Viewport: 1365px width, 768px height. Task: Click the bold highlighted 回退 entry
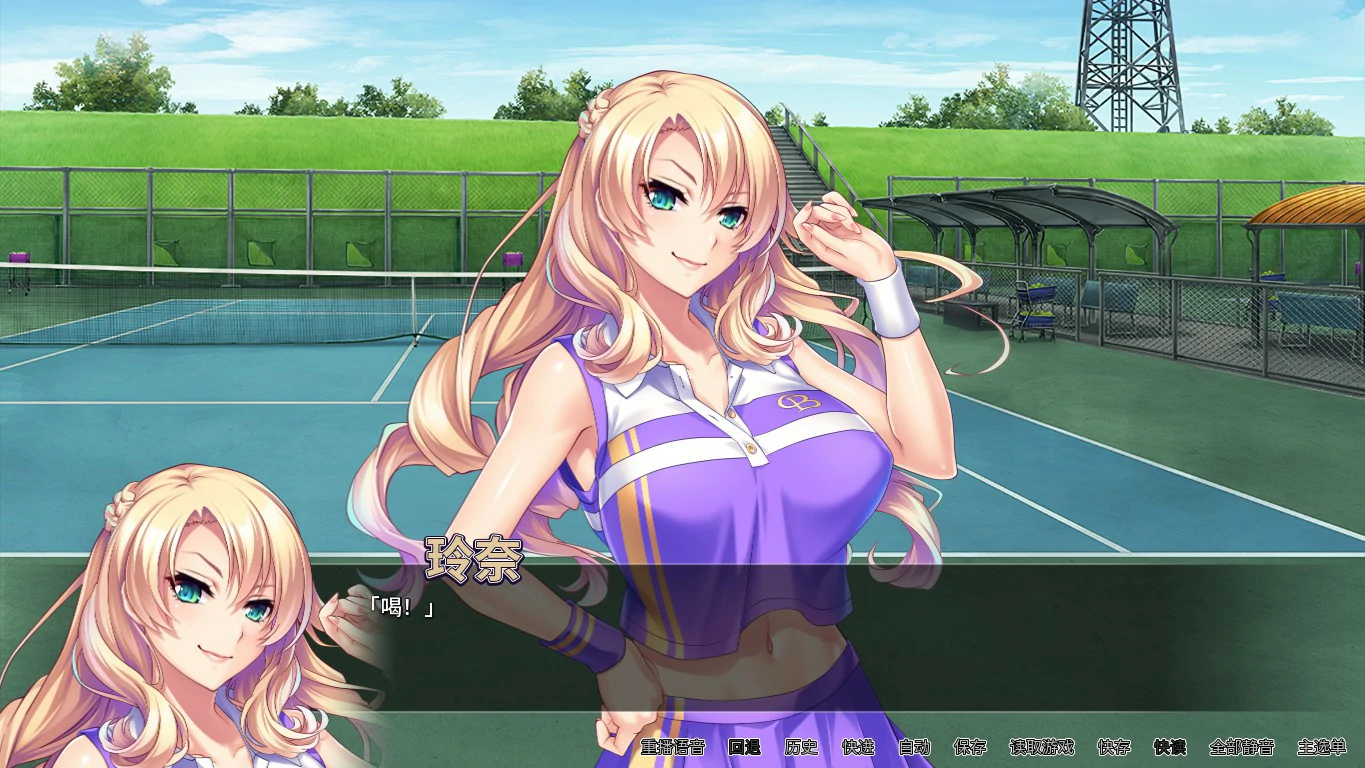745,748
